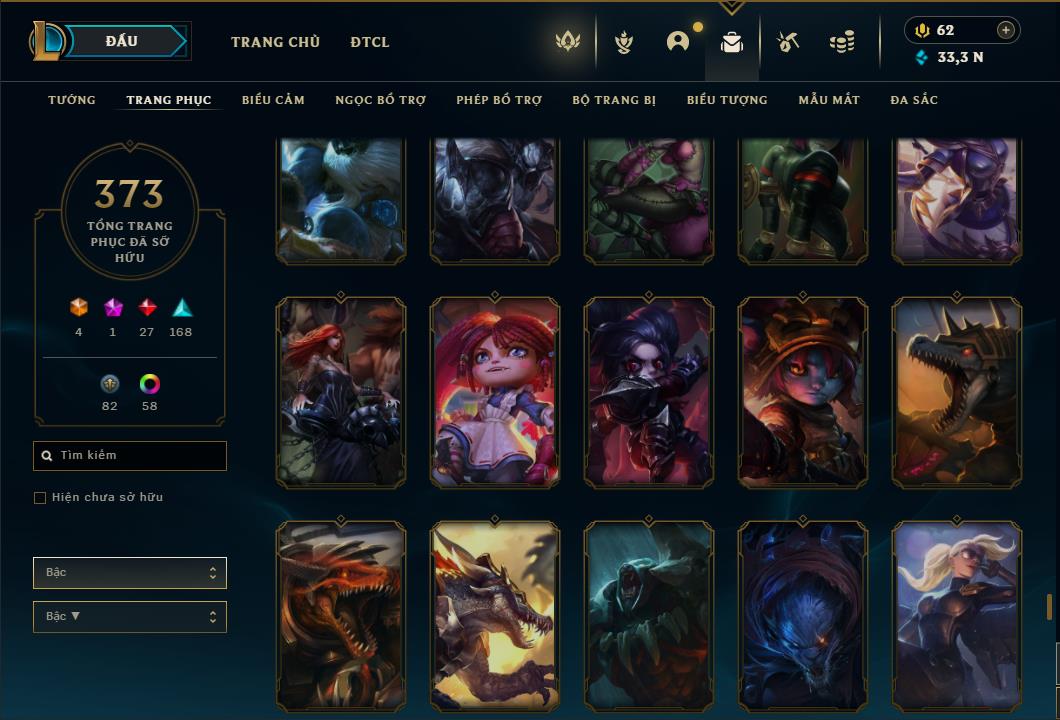Open the Bậc ▼ sort dropdown

[x=130, y=617]
